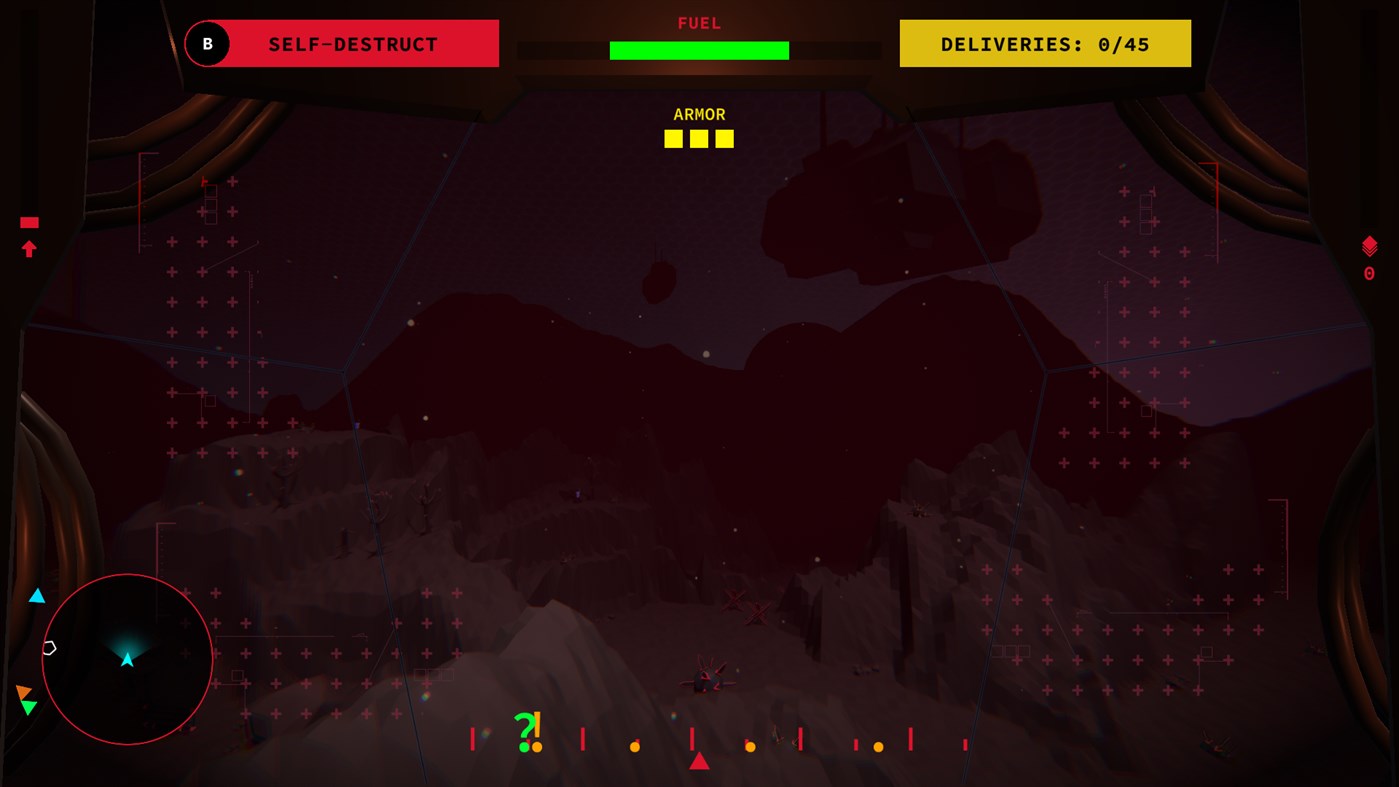
Task: Expand the green down-triangle near the radar
Action: click(x=30, y=706)
